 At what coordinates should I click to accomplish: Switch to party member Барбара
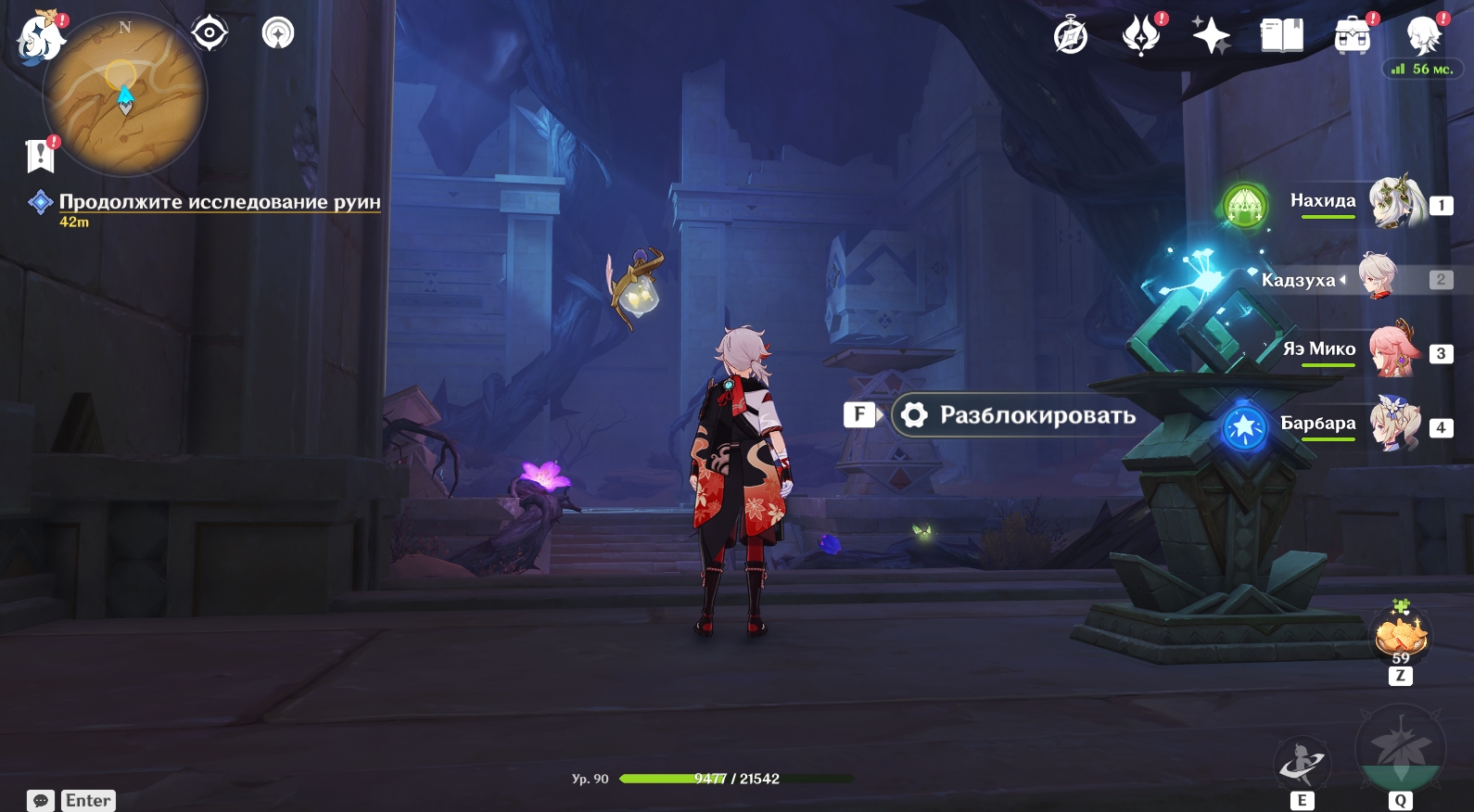pyautogui.click(x=1394, y=425)
